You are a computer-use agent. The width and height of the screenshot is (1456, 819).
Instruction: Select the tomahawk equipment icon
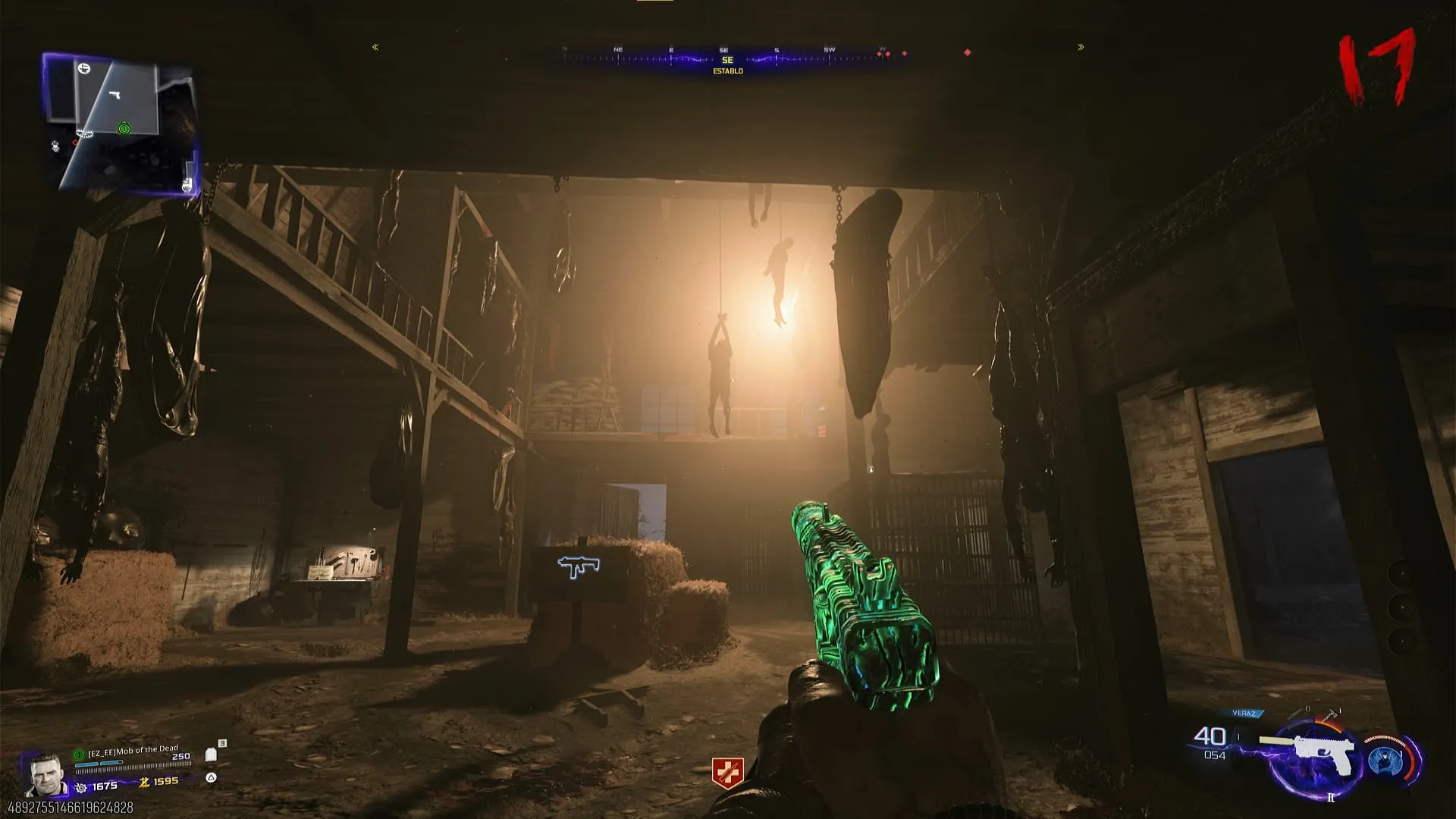pos(1332,714)
